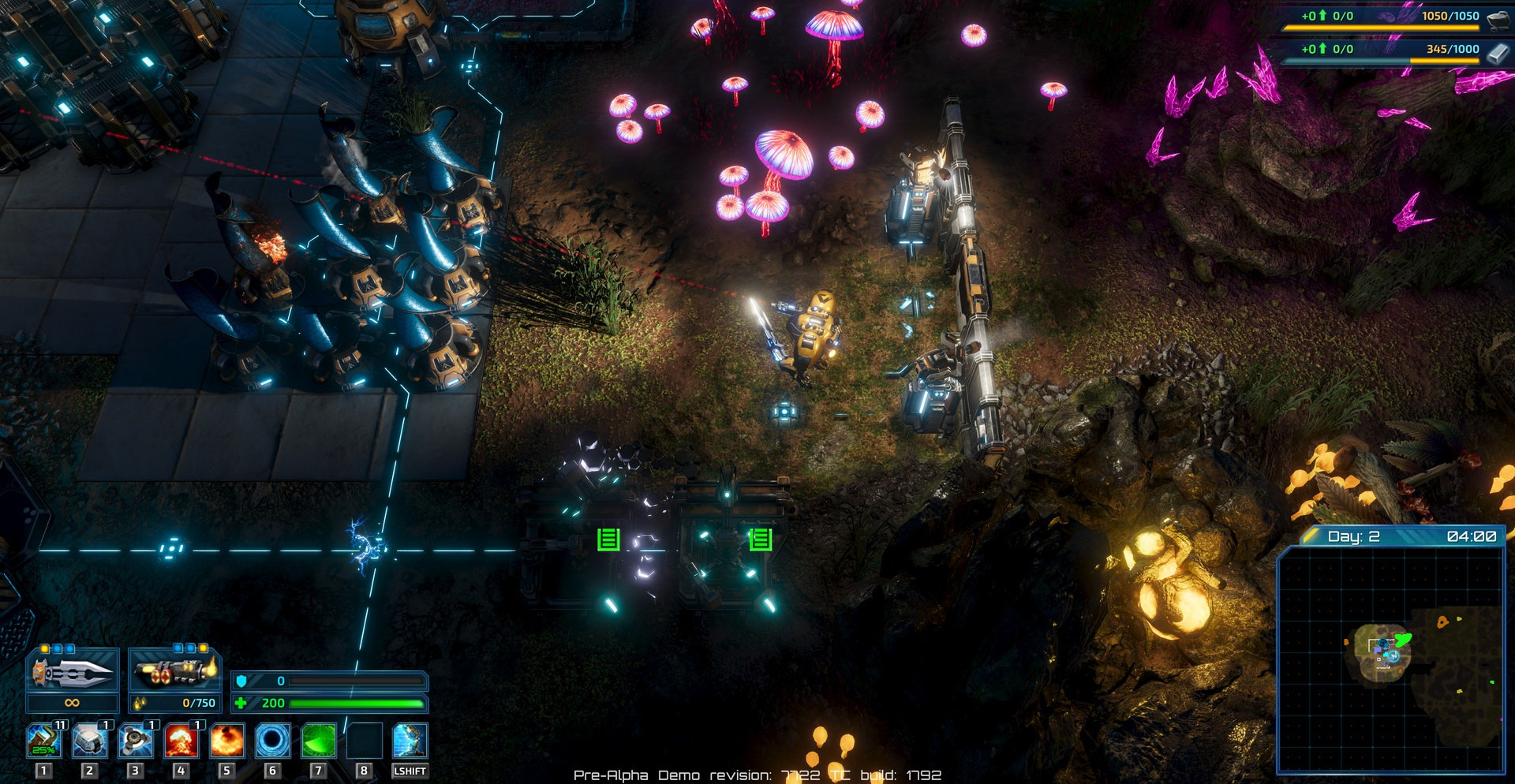
Task: Select the sentry drone item slot
Action: pyautogui.click(x=136, y=741)
